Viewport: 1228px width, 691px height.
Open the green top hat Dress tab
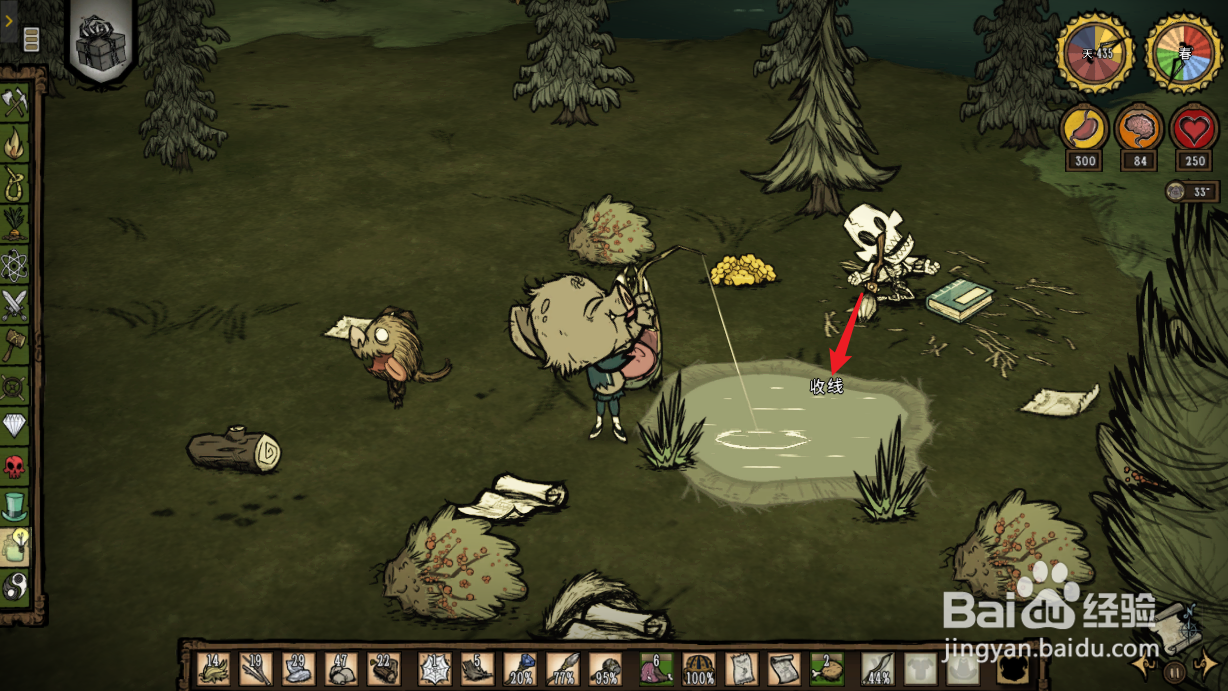[x=16, y=505]
